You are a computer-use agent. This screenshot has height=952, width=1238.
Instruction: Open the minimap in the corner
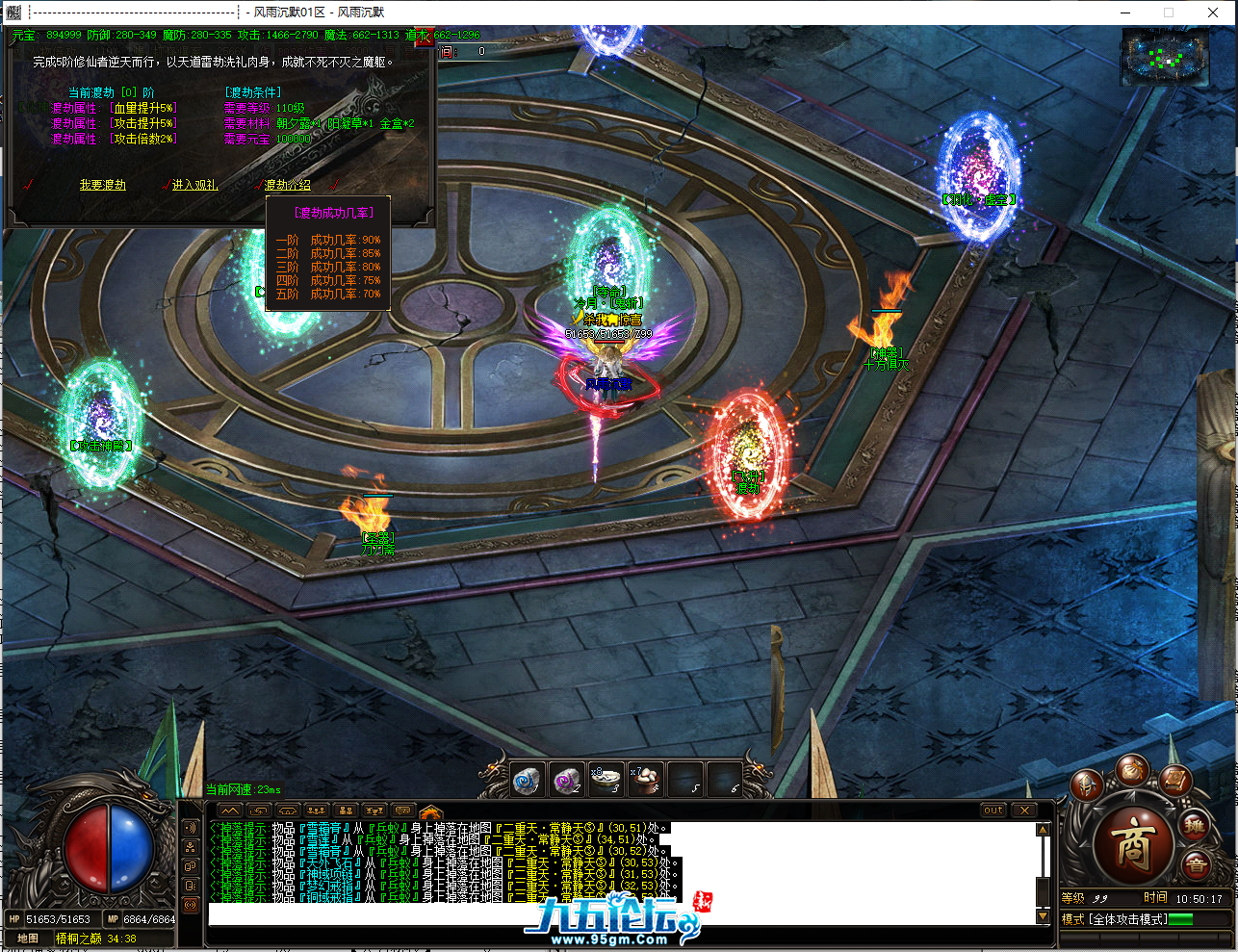point(1165,58)
